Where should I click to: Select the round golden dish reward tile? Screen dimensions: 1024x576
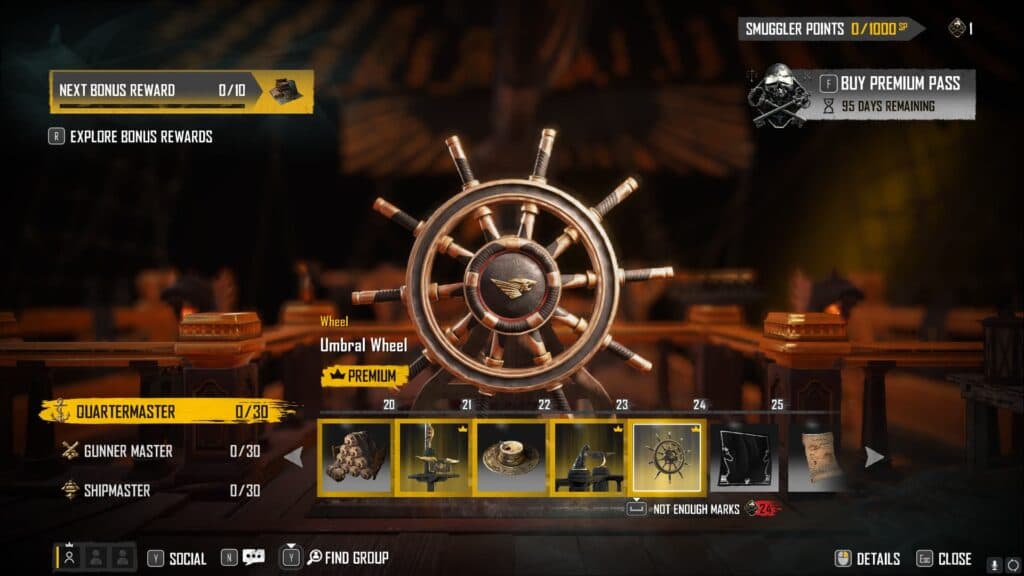click(511, 456)
